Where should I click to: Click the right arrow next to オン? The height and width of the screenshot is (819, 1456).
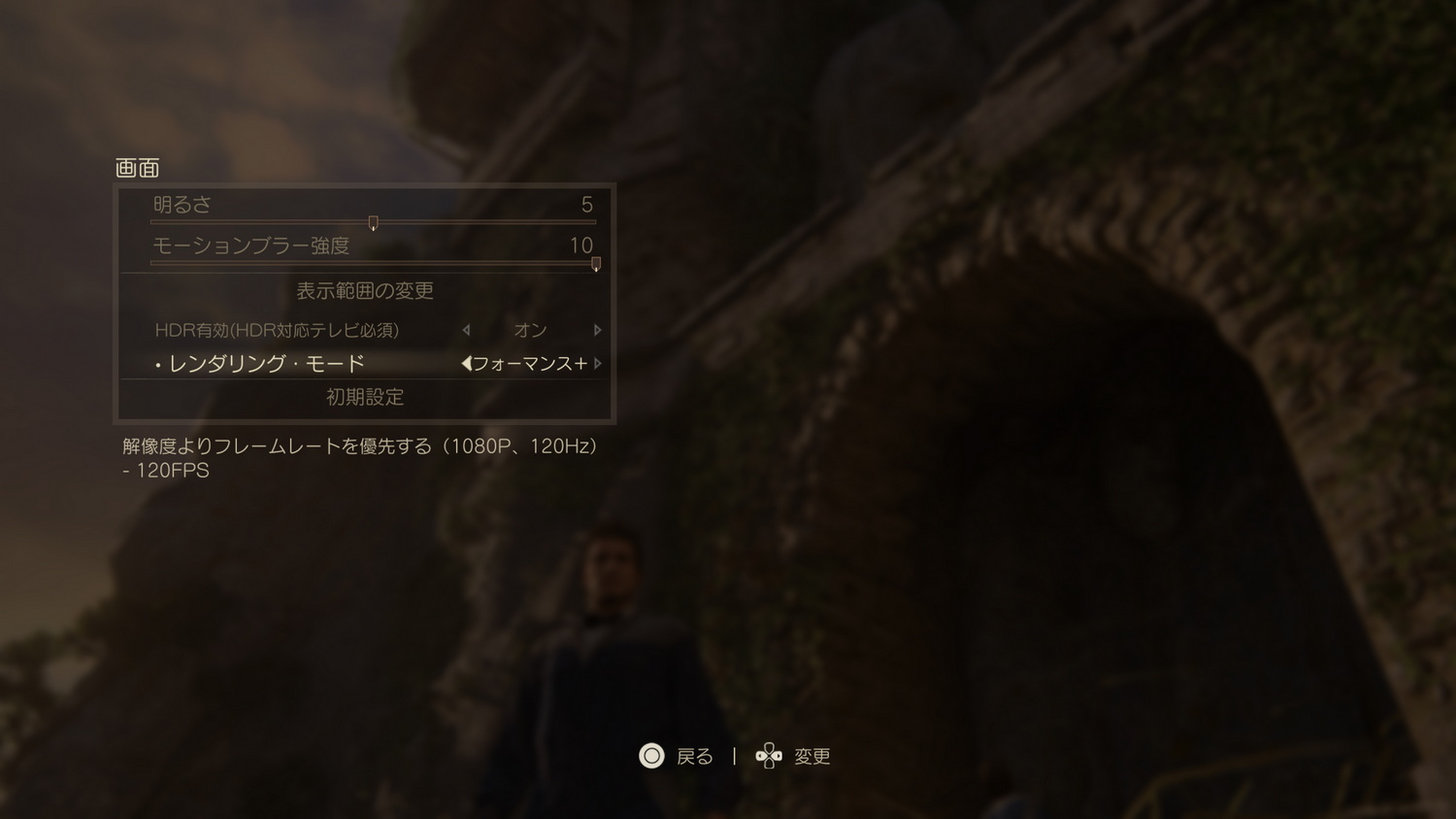[x=598, y=330]
